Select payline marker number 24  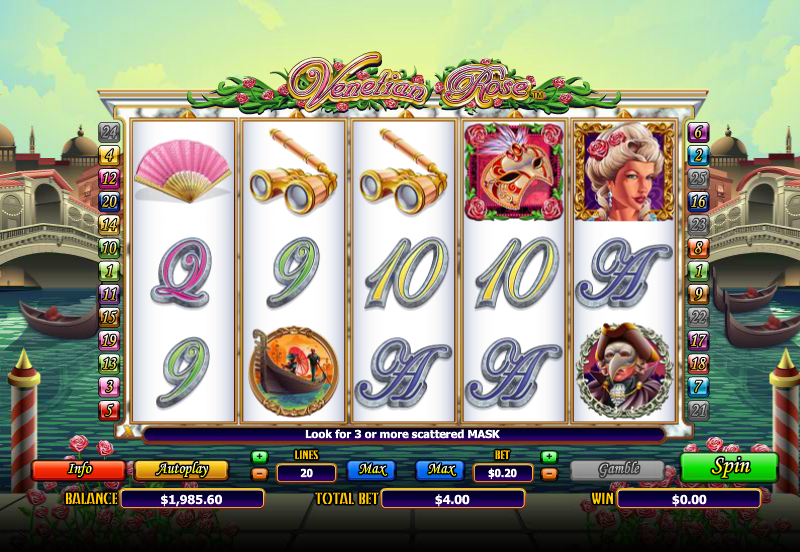(109, 132)
